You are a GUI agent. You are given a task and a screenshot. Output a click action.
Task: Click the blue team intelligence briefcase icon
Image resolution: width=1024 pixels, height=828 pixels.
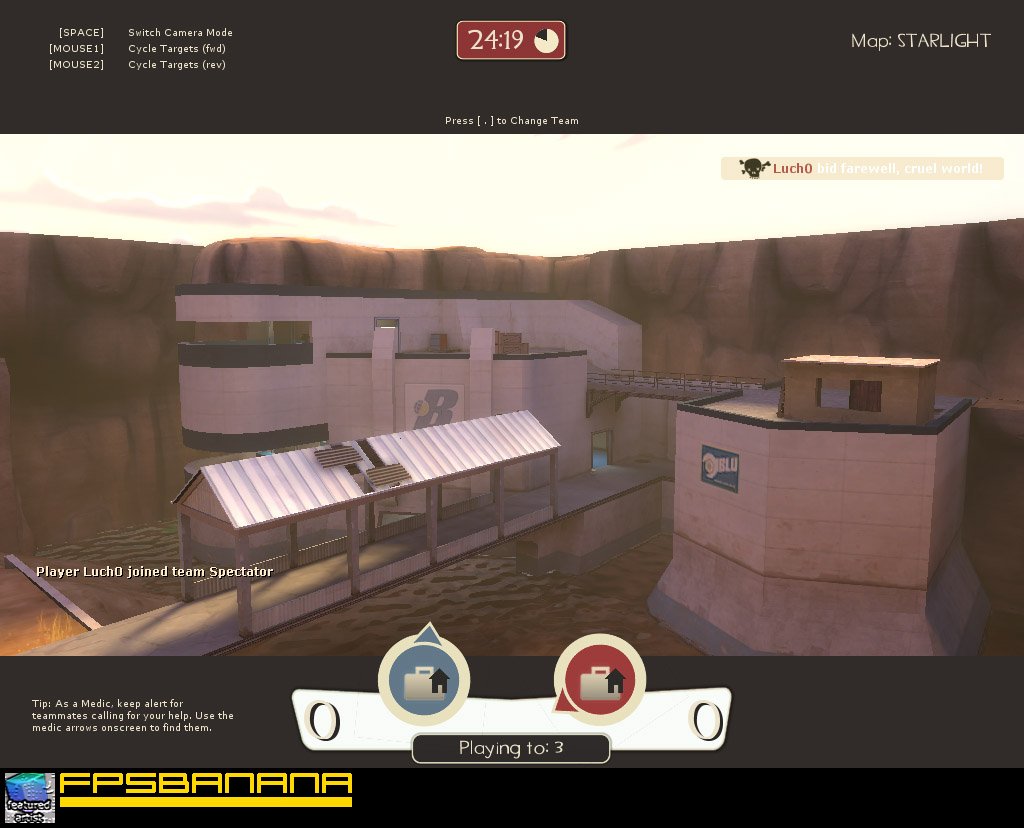click(x=425, y=682)
